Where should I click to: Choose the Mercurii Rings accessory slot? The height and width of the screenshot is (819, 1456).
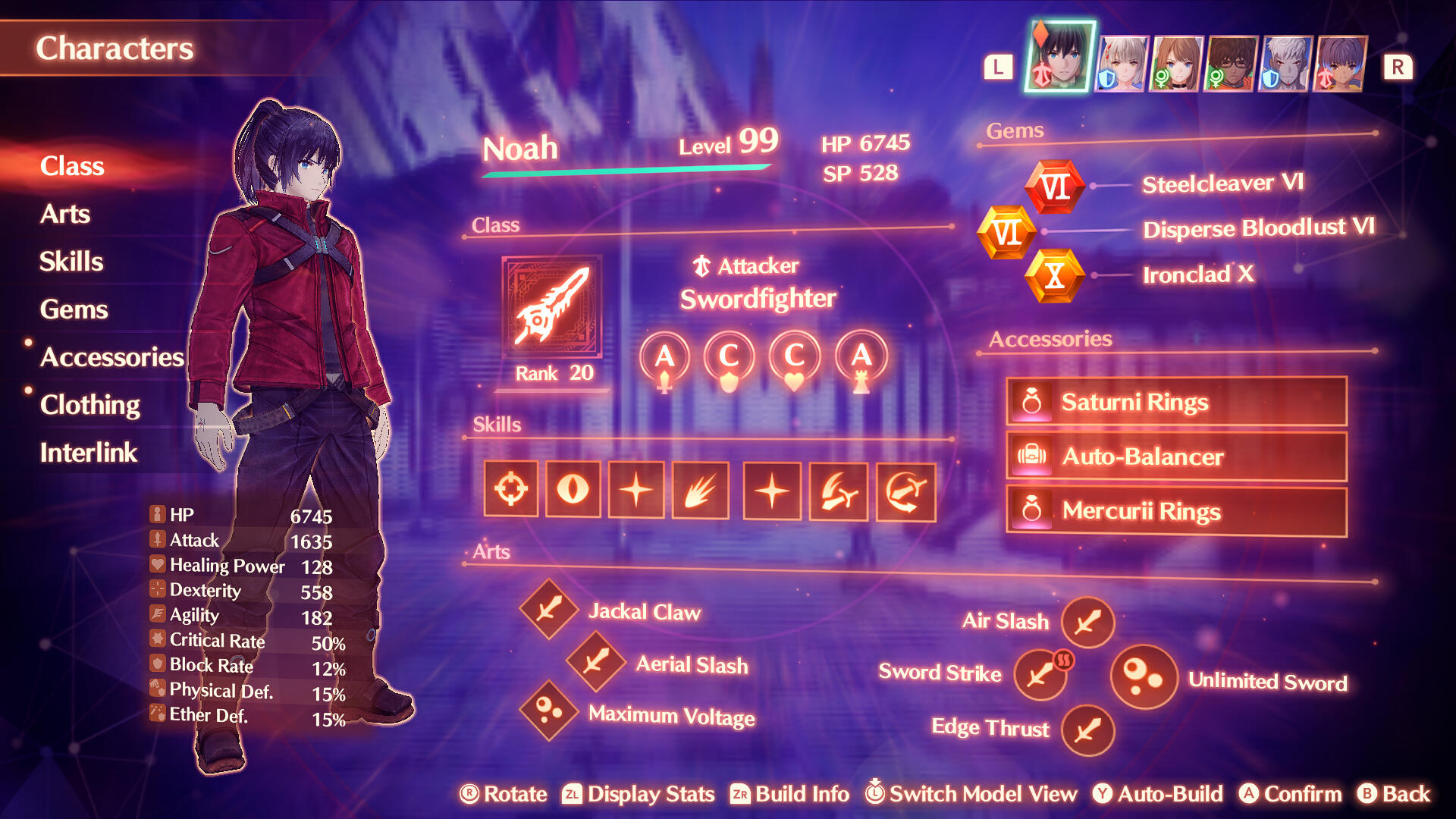pos(1175,511)
